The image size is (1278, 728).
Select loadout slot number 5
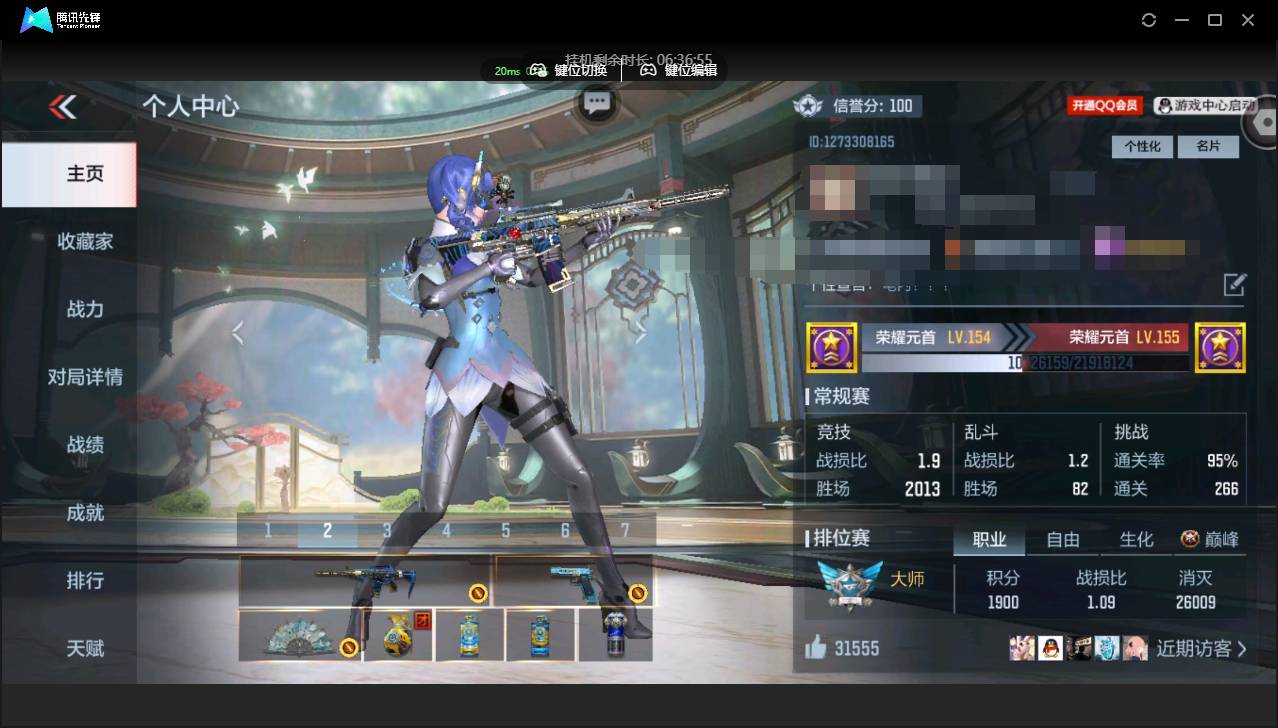click(506, 530)
